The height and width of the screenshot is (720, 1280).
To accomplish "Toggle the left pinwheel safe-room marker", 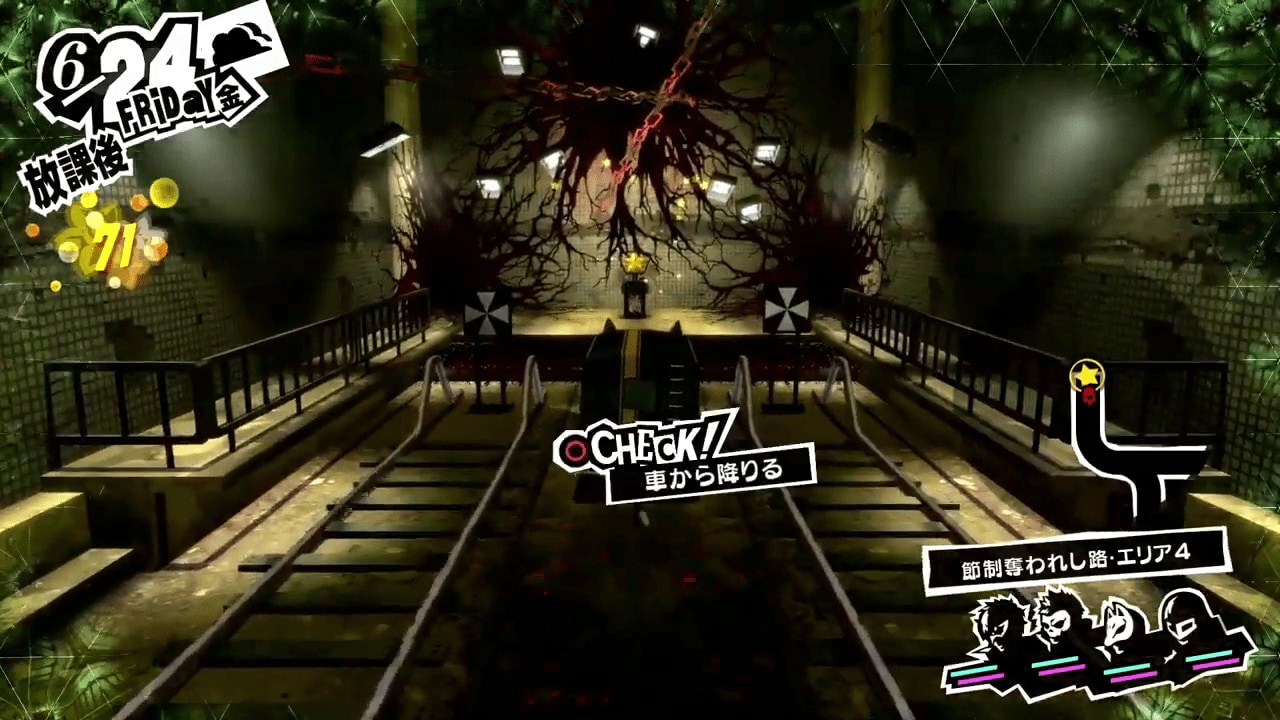I will coord(487,312).
